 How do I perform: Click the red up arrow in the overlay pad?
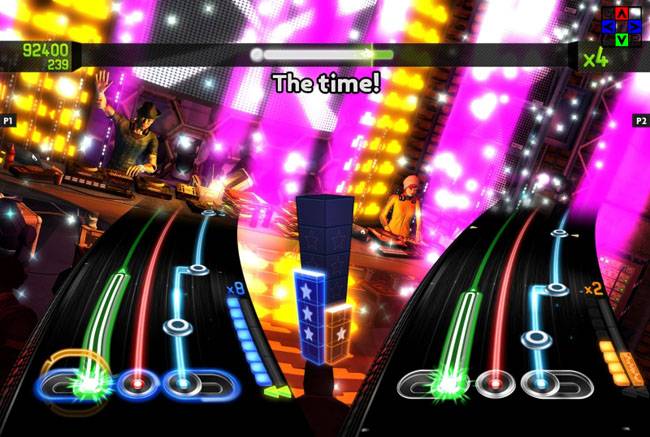[x=622, y=13]
